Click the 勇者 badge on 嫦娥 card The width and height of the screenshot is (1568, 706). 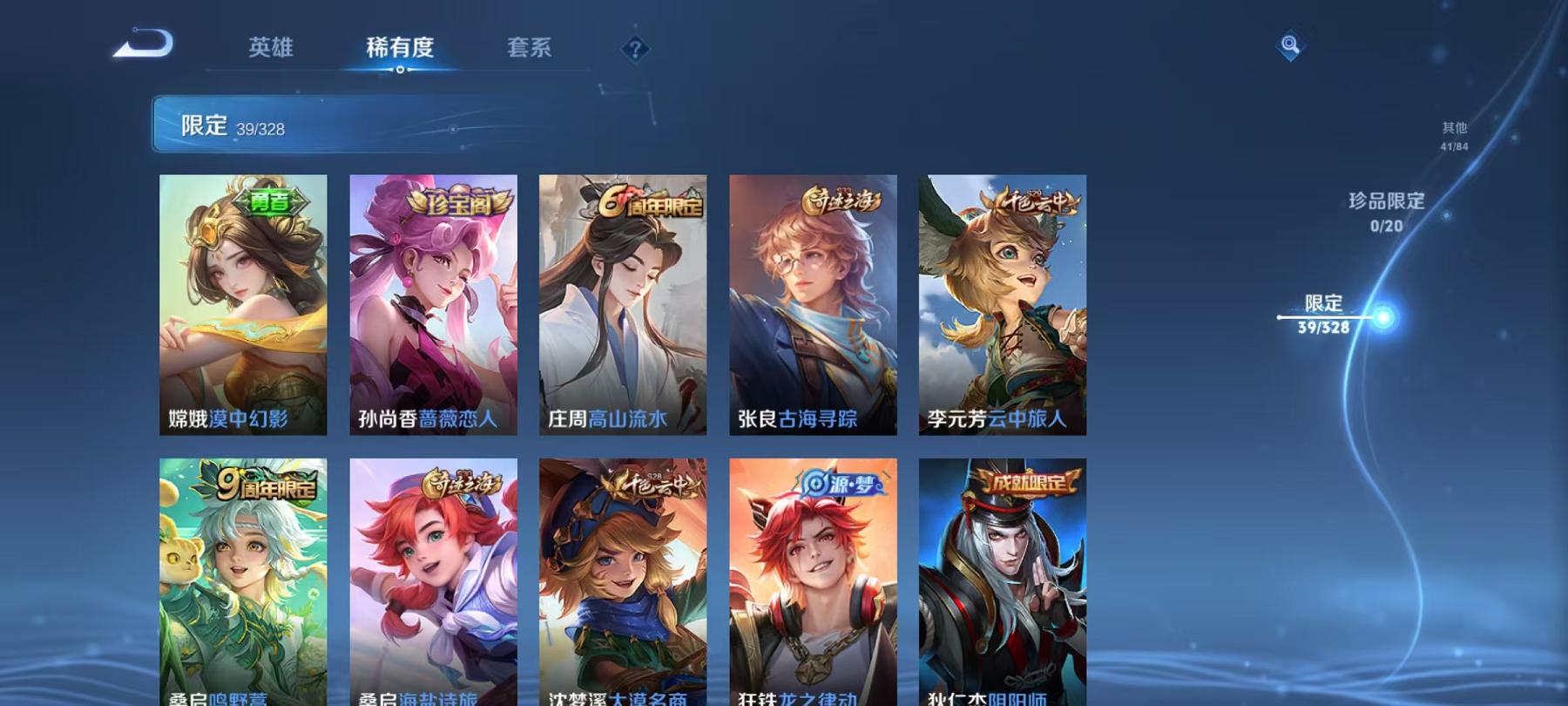coord(270,201)
